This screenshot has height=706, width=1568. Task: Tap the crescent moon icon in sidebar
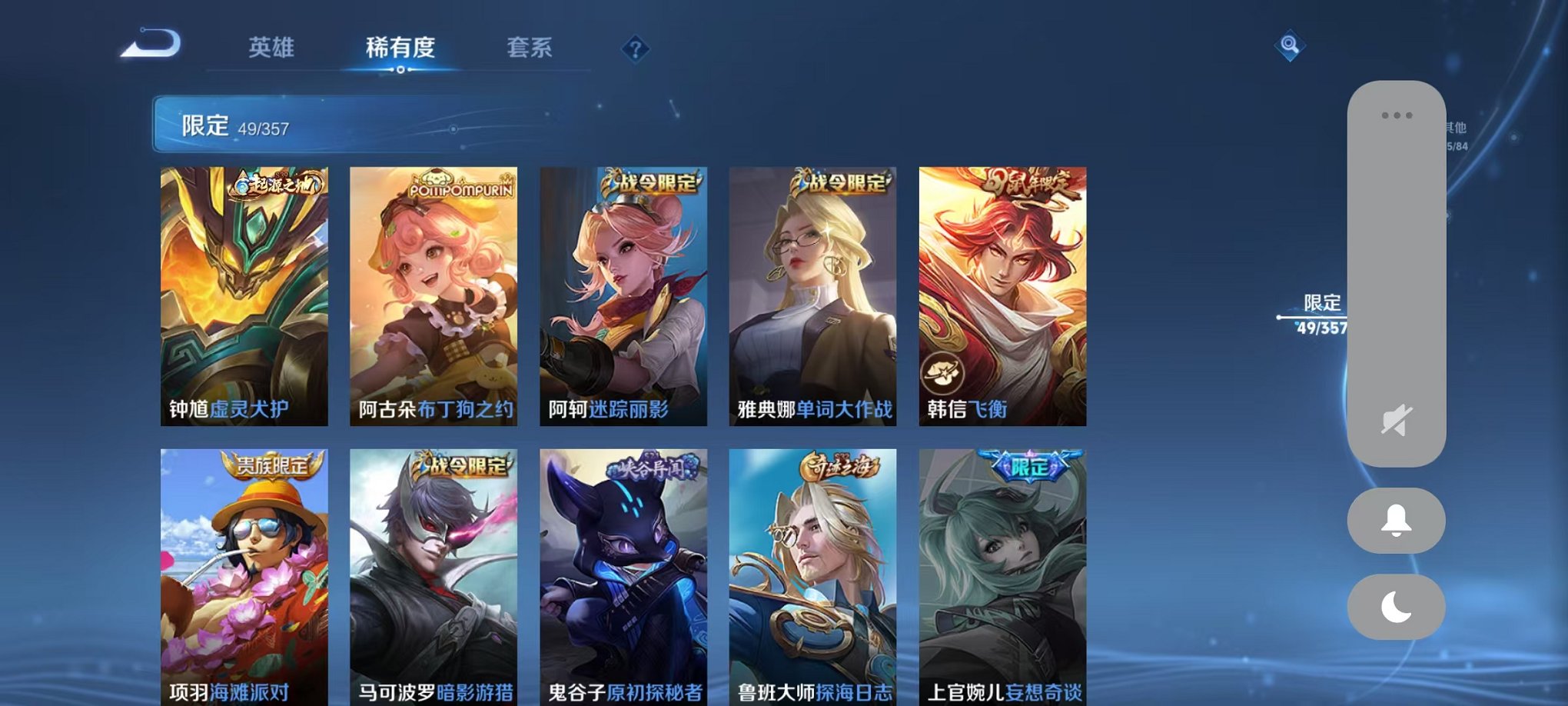1394,607
